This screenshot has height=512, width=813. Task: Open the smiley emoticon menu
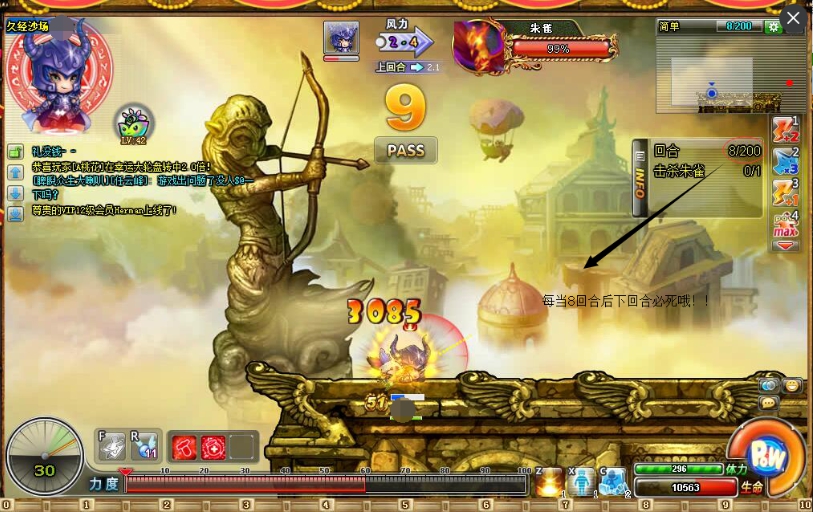click(x=792, y=385)
